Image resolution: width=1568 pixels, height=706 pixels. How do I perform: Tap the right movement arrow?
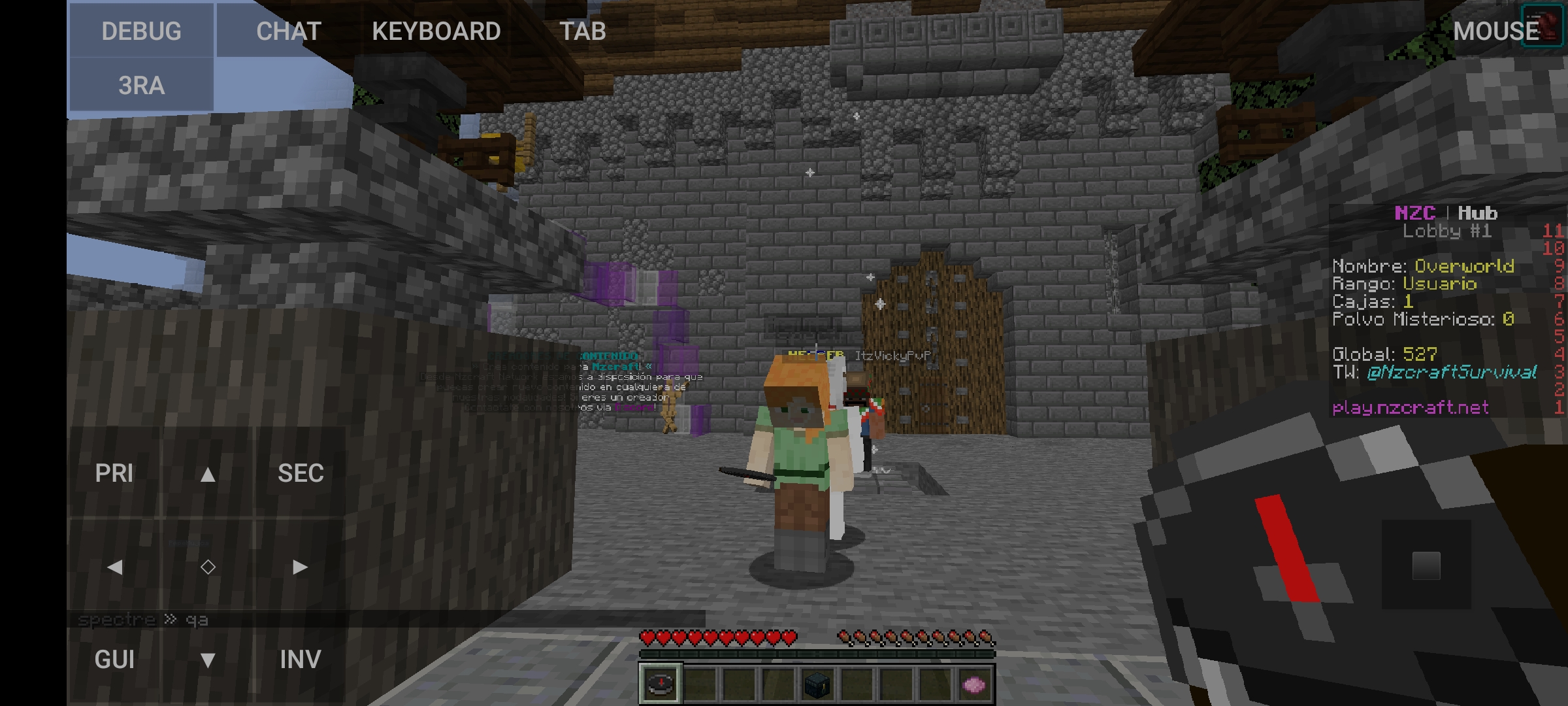click(x=300, y=567)
